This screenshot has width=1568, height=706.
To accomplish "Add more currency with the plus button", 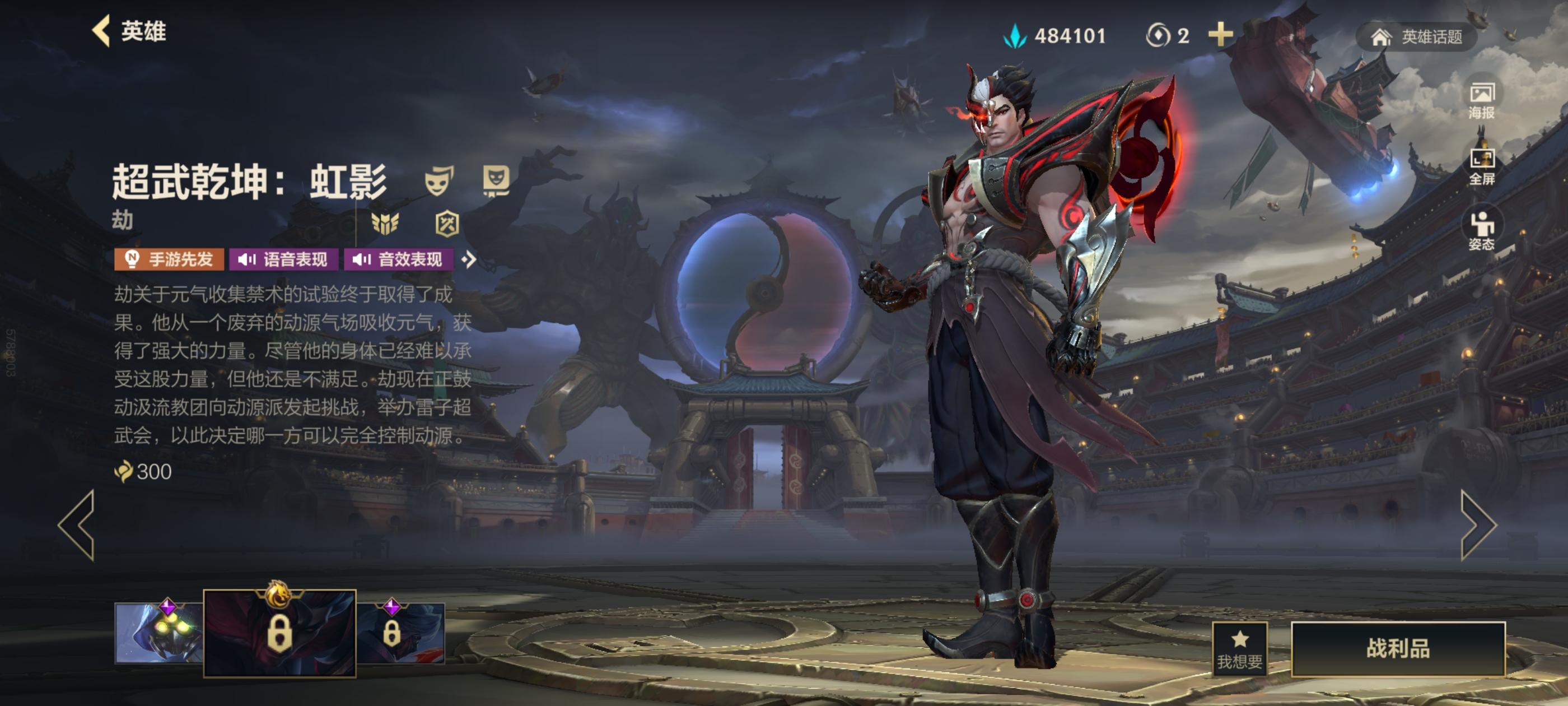I will click(x=1220, y=35).
